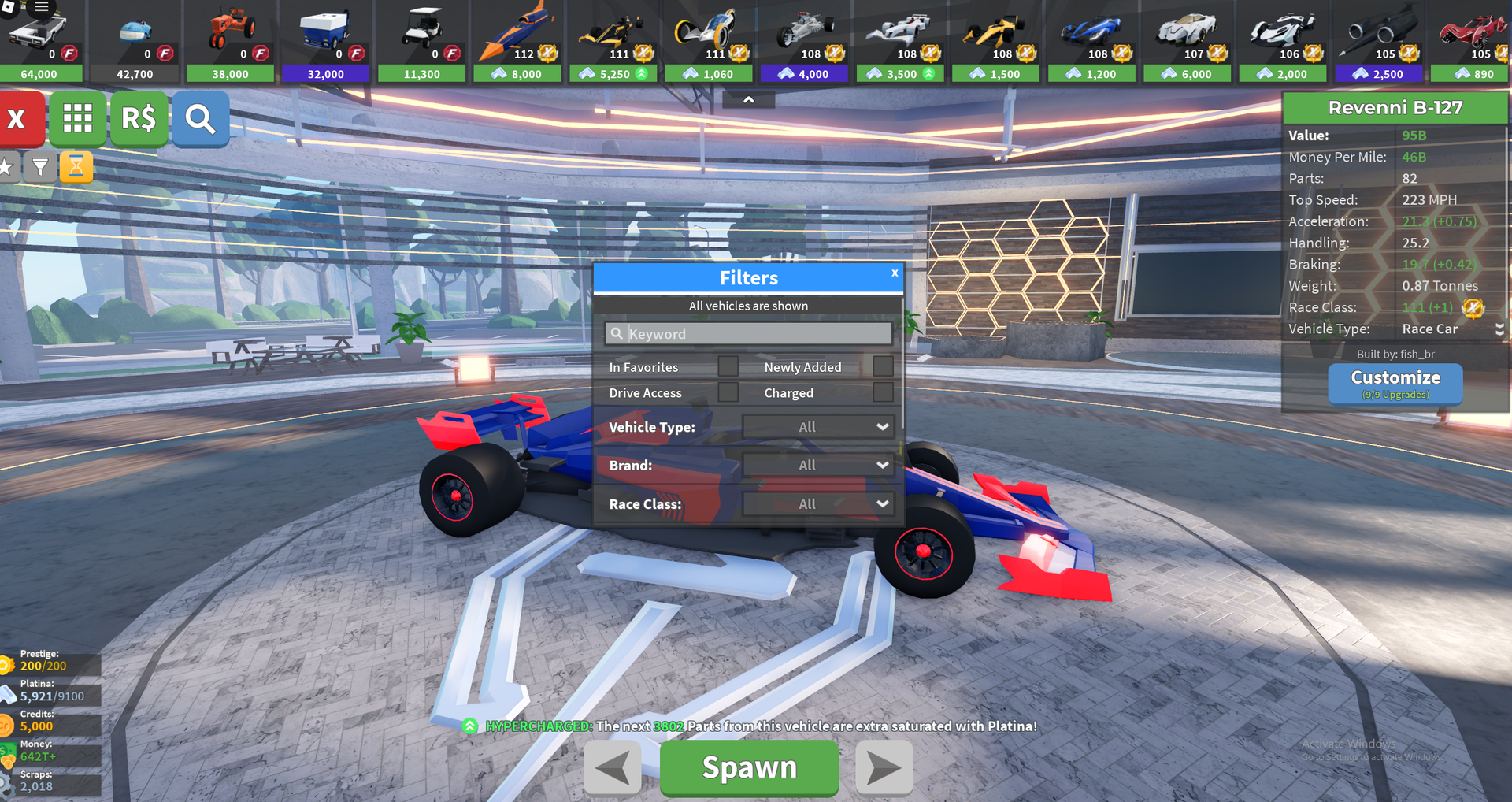Go to the previous vehicle arrow
The image size is (1512, 802).
[612, 768]
